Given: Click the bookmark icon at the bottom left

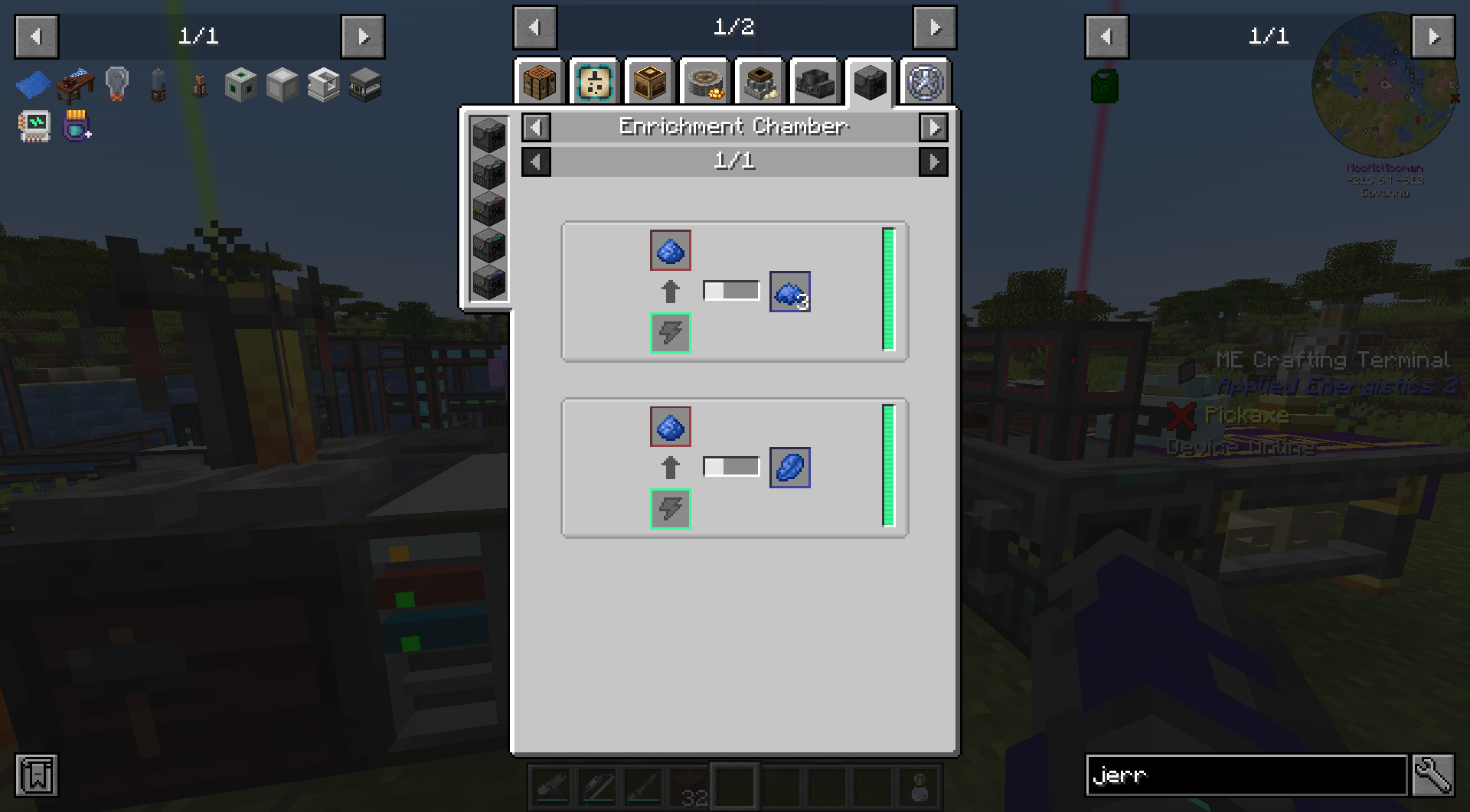Looking at the screenshot, I should coord(36,774).
